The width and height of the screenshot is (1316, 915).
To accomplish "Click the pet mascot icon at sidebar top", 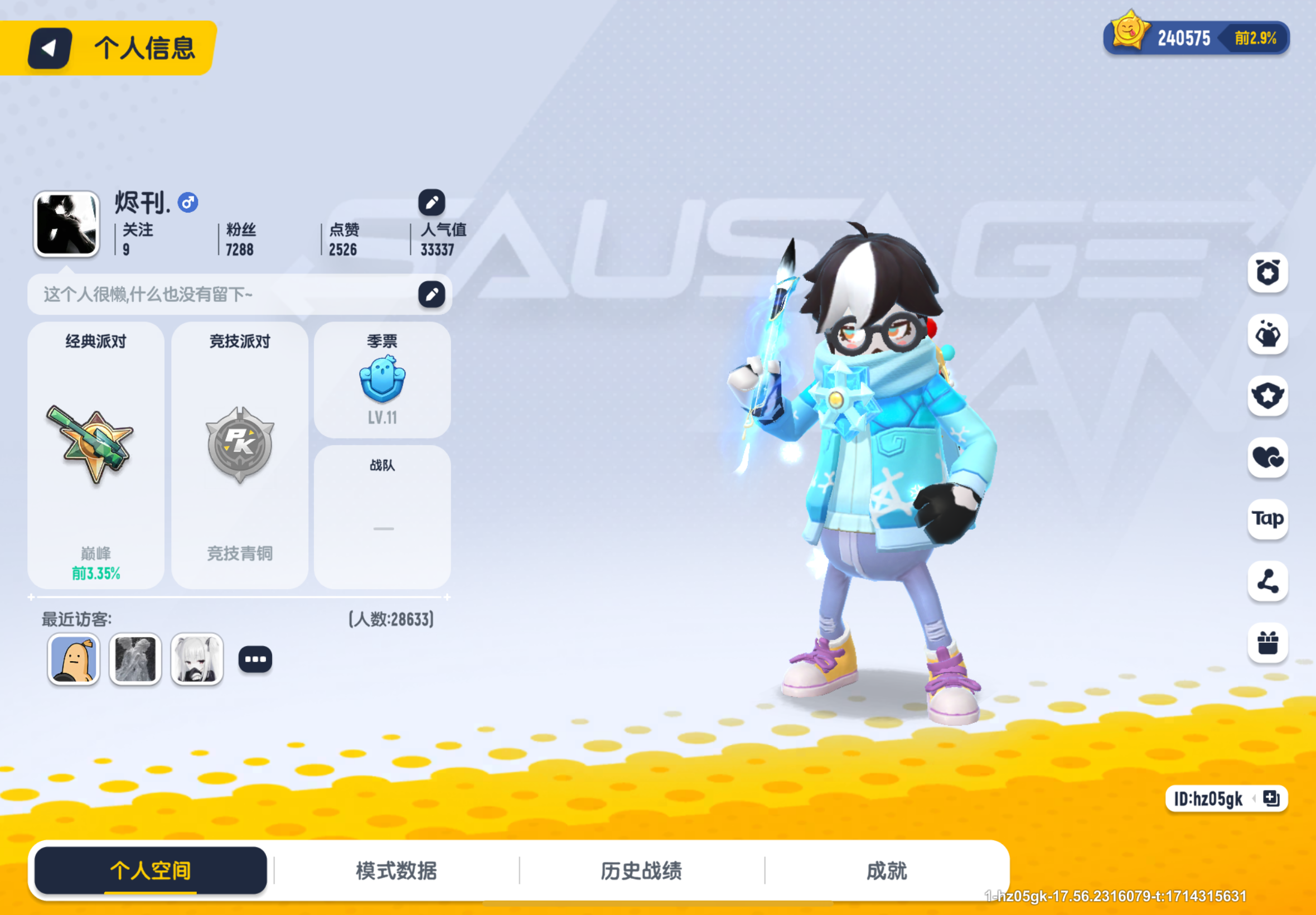I will [x=1268, y=274].
